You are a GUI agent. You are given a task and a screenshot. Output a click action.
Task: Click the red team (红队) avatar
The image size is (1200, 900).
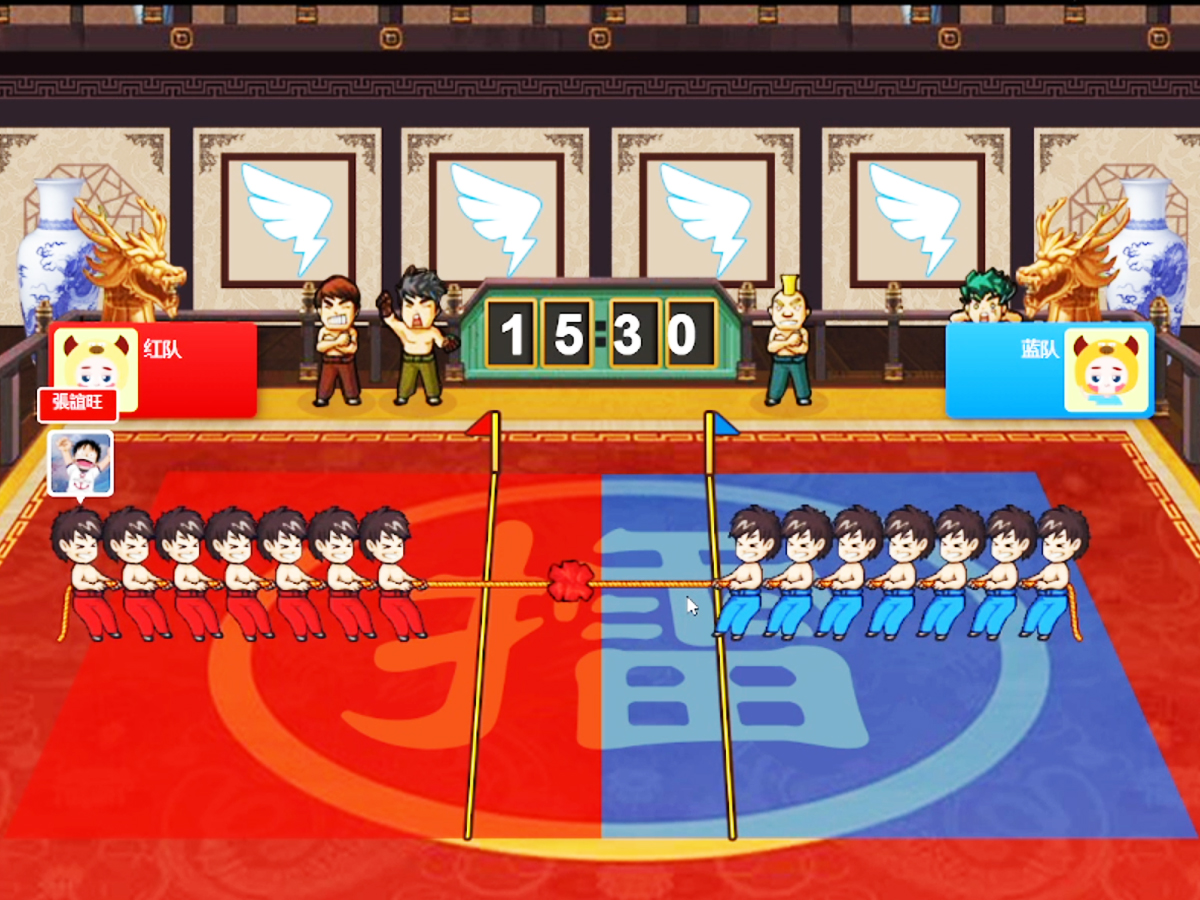coord(95,367)
